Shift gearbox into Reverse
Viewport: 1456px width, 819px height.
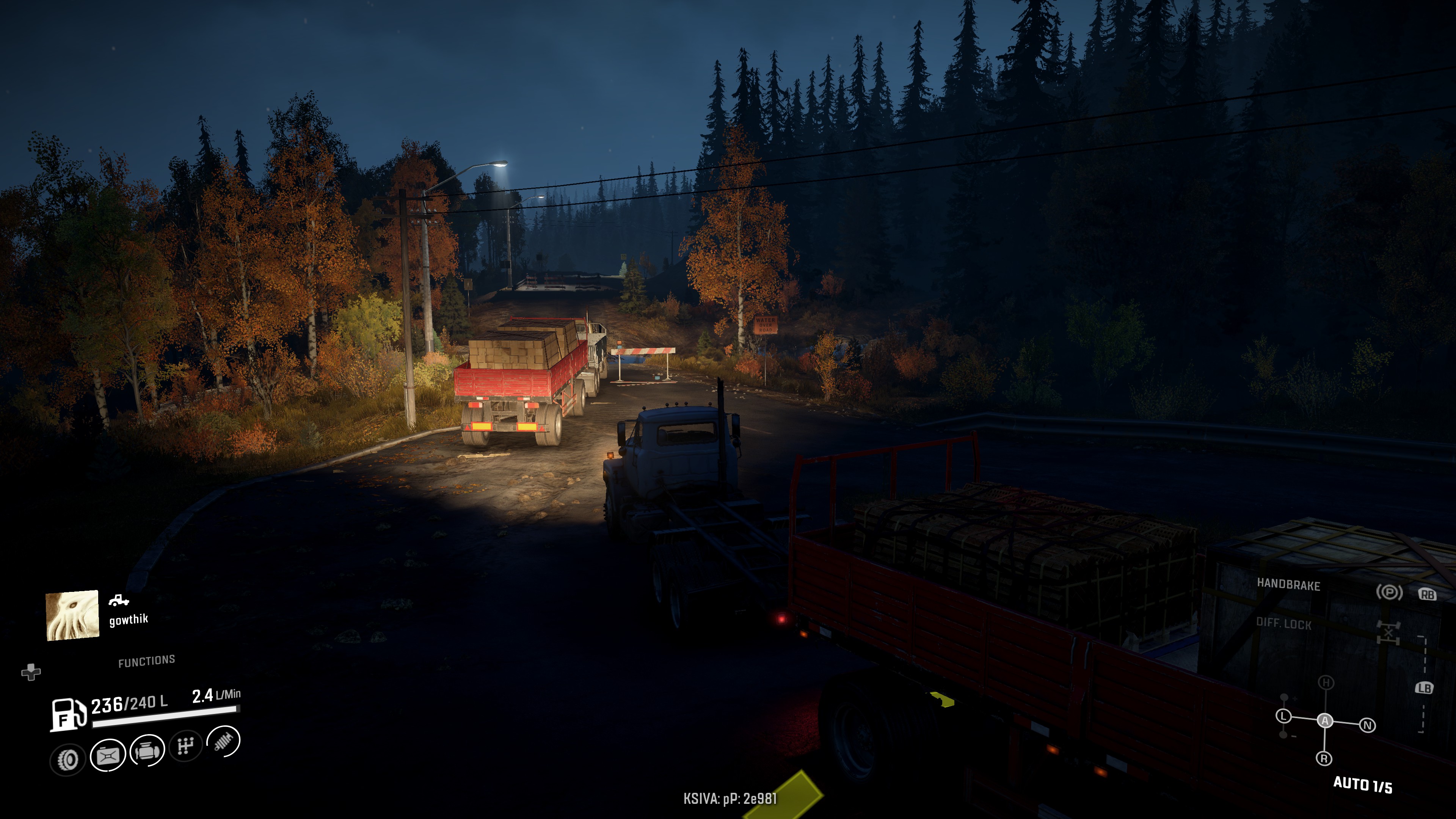tap(1324, 758)
